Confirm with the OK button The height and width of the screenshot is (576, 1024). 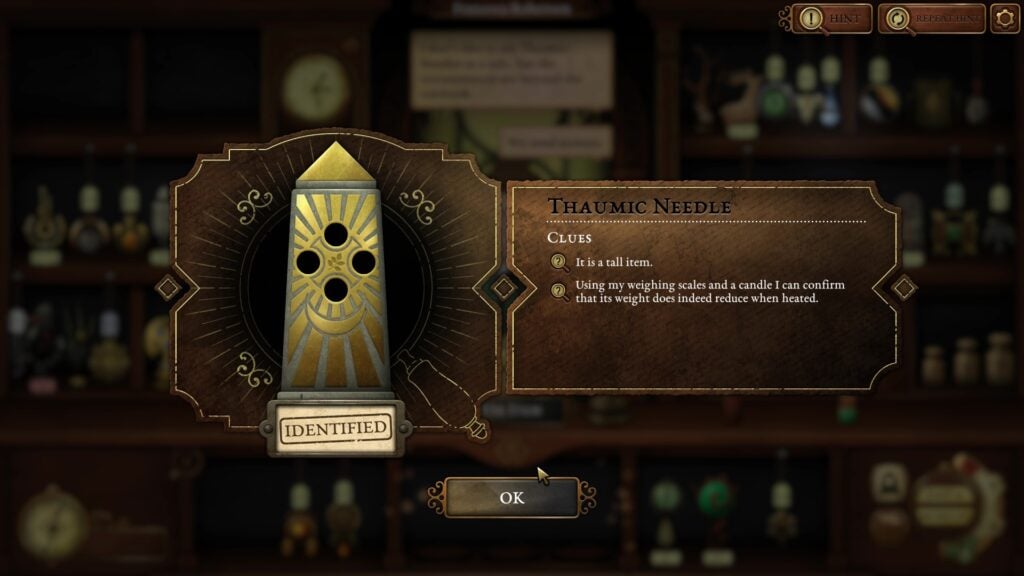pyautogui.click(x=511, y=497)
